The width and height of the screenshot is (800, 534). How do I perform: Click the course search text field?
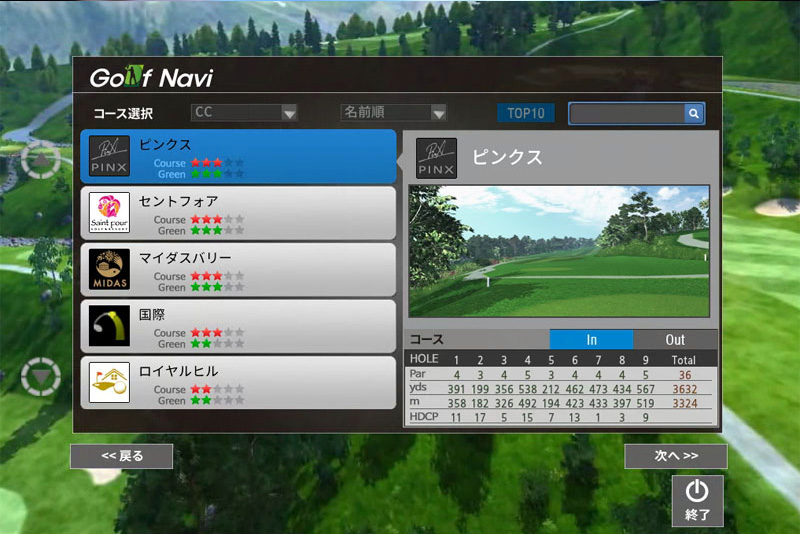[x=626, y=114]
